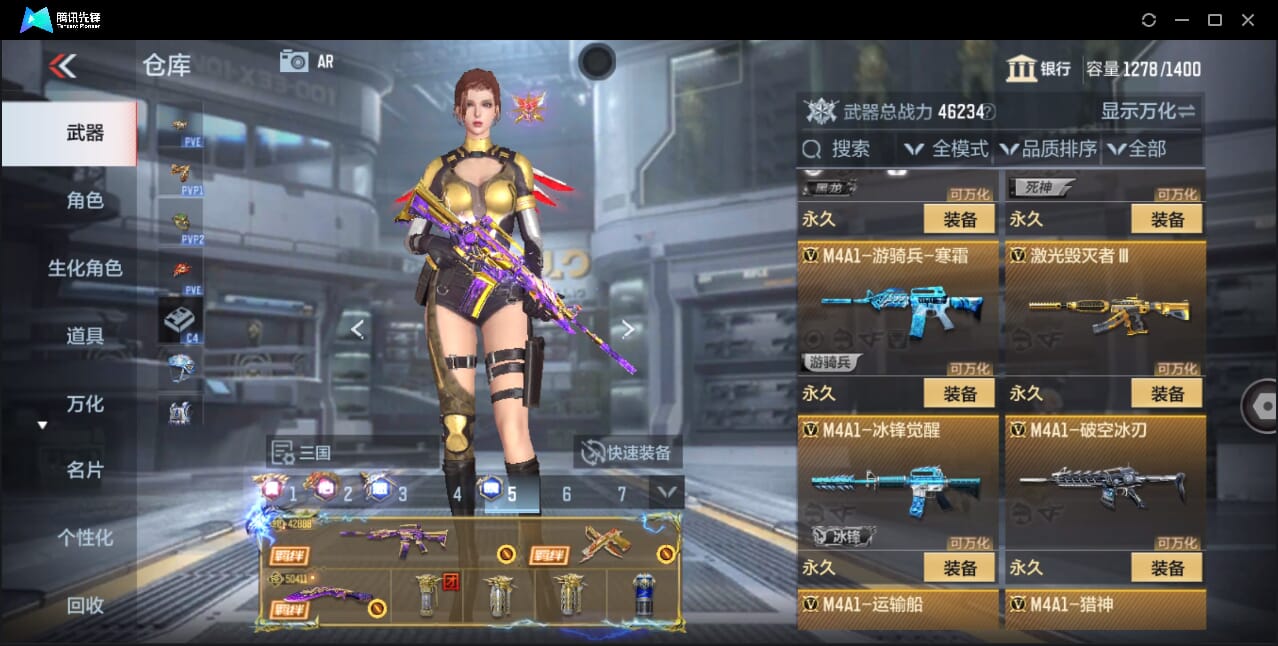The height and width of the screenshot is (646, 1278).
Task: Open the 万化 tab
Action: click(x=85, y=404)
